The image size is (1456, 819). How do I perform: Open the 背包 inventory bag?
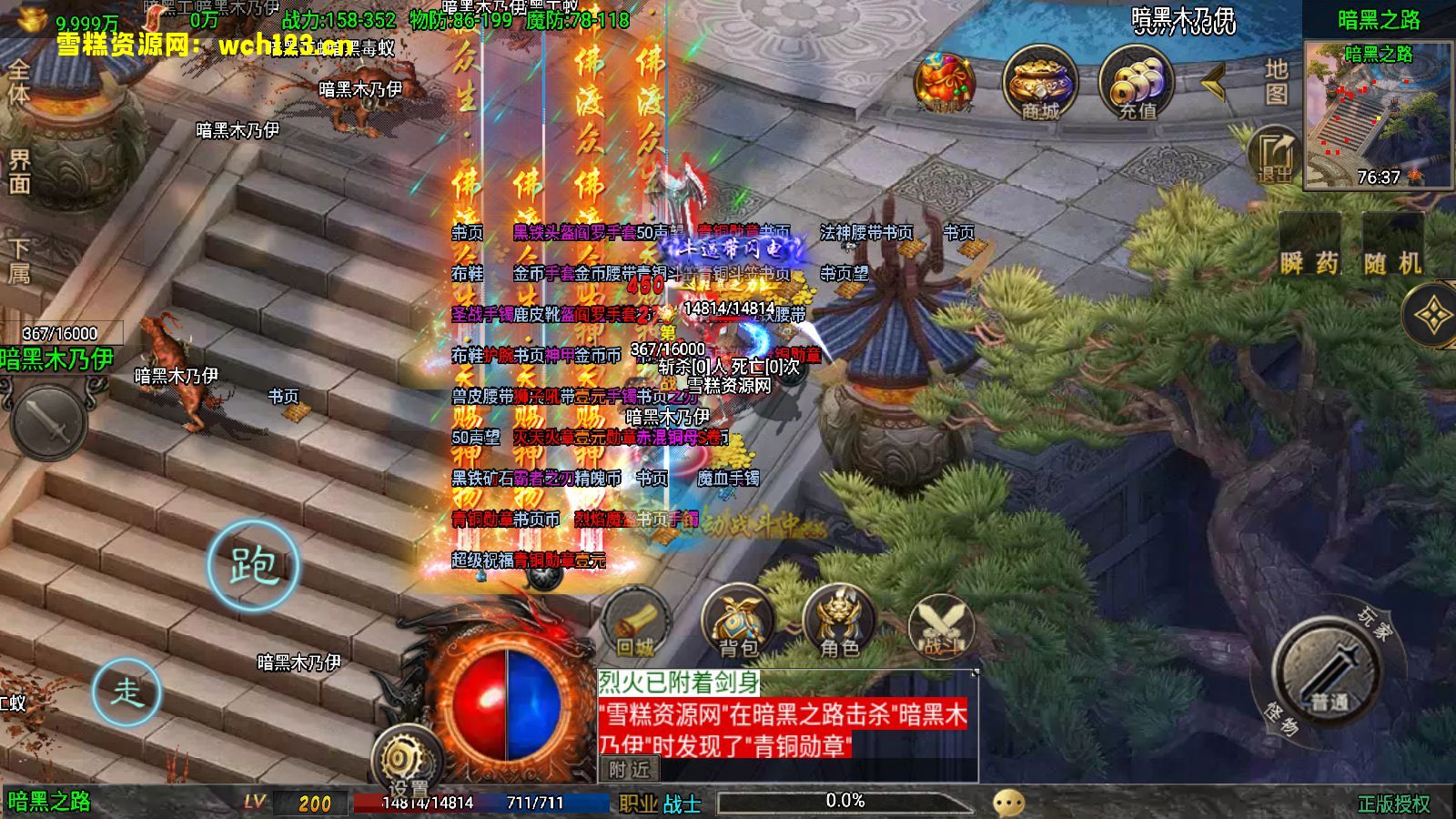[x=737, y=621]
